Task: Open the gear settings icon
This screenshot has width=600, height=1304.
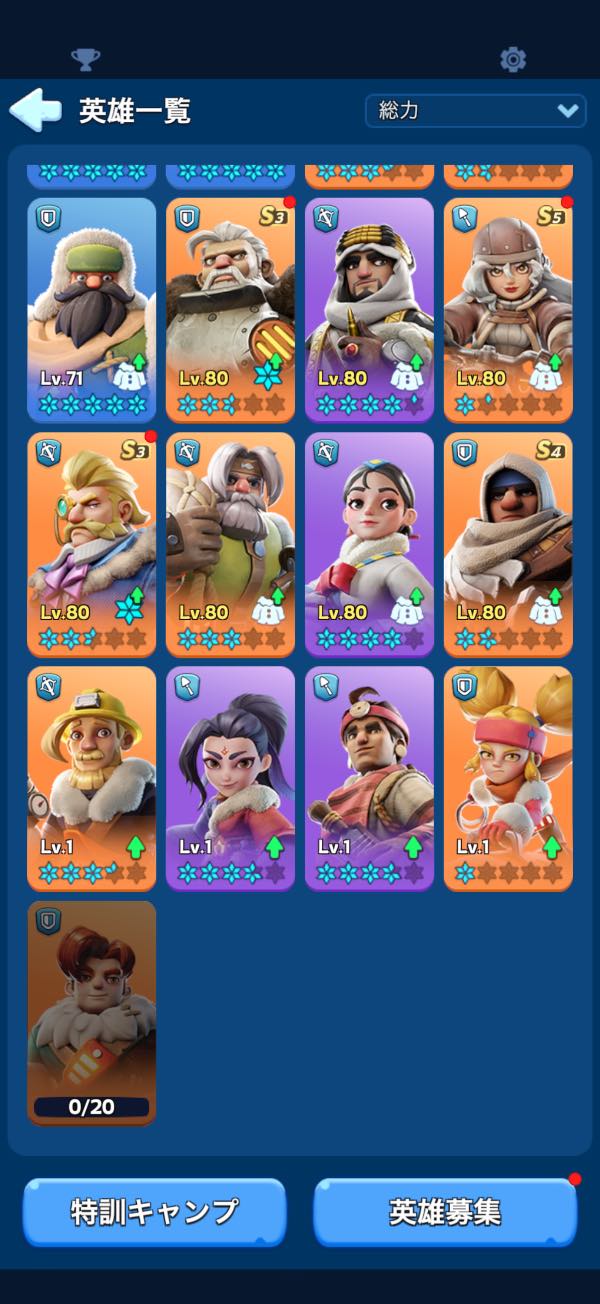Action: (x=513, y=59)
